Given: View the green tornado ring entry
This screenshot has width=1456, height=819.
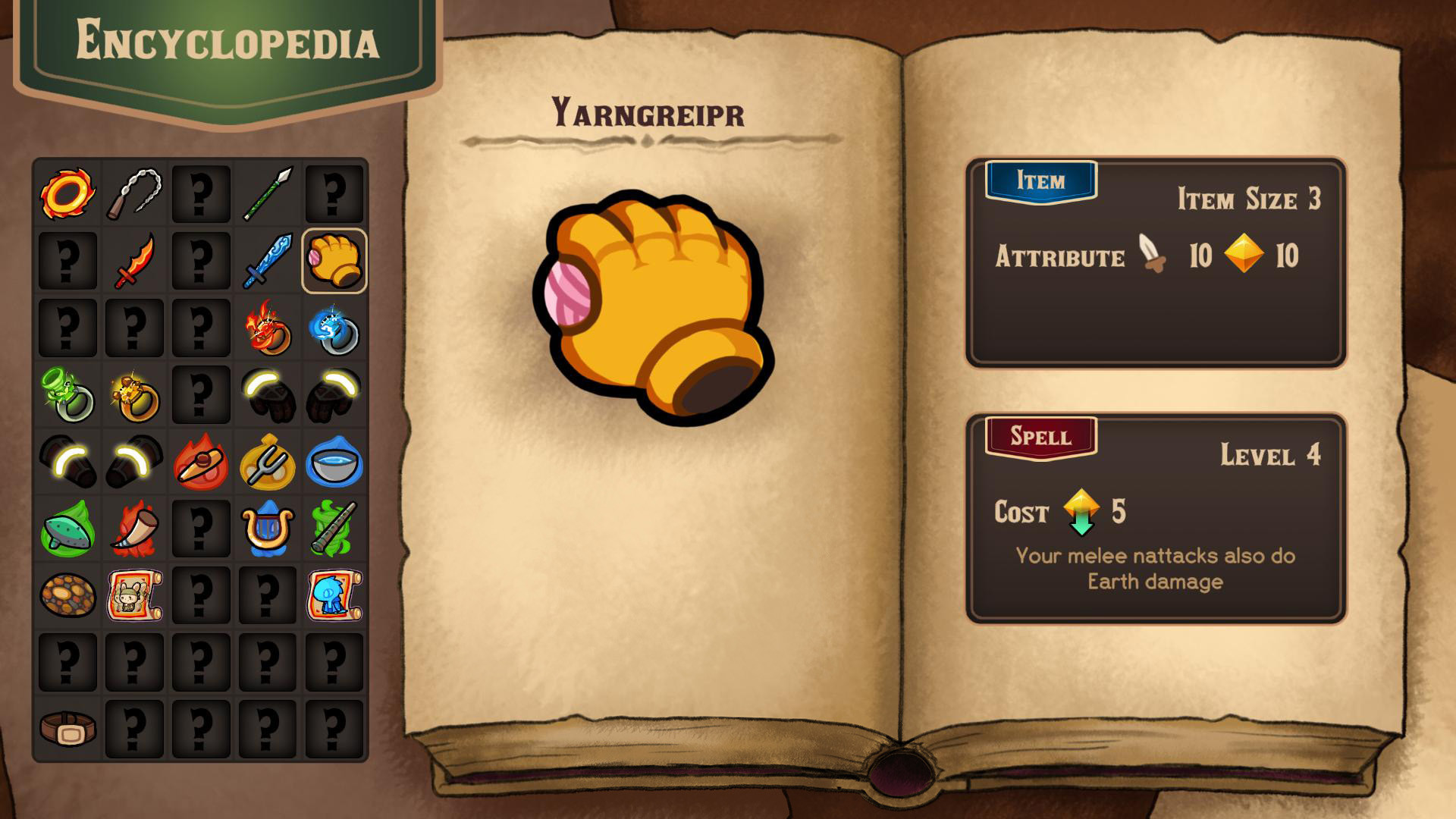Looking at the screenshot, I should click(x=67, y=395).
